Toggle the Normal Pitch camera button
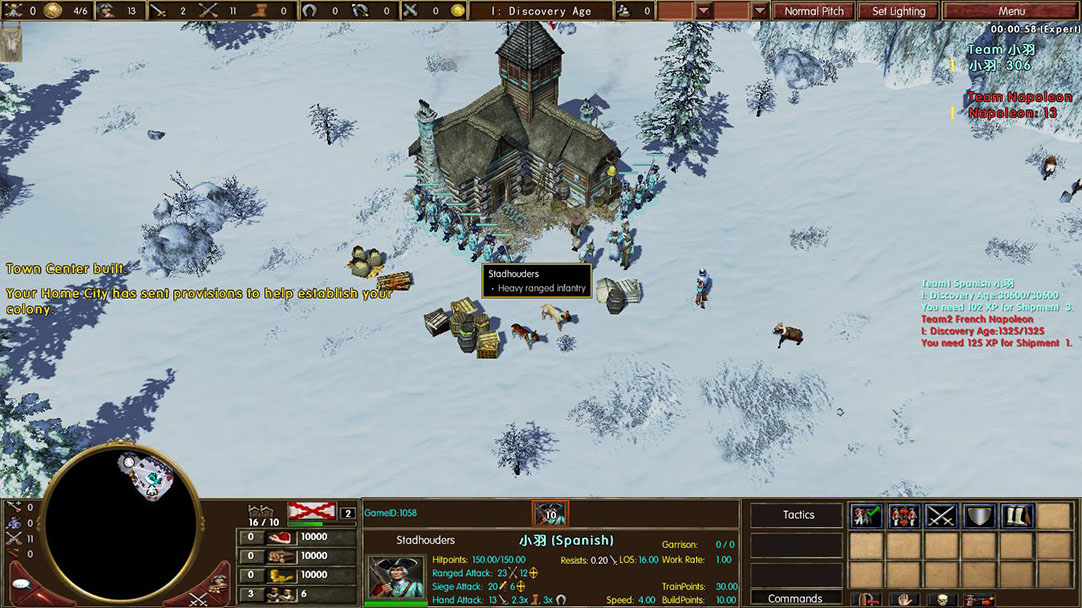This screenshot has width=1082, height=608. pyautogui.click(x=813, y=11)
